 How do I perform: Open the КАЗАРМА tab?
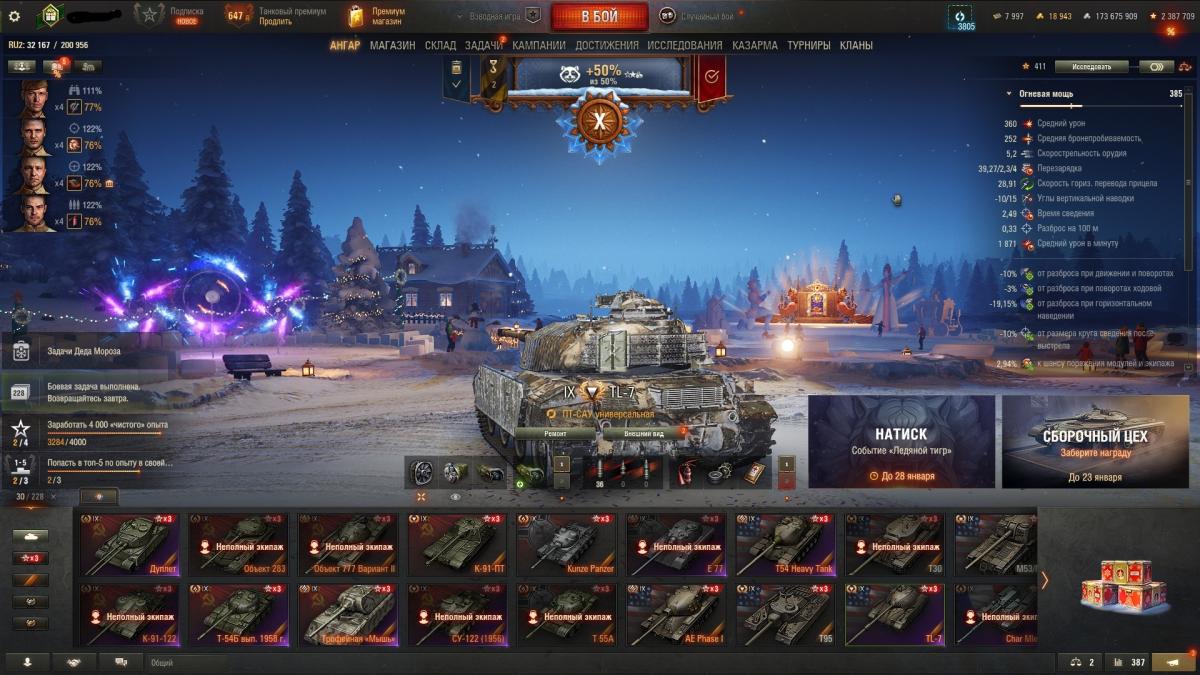point(755,45)
